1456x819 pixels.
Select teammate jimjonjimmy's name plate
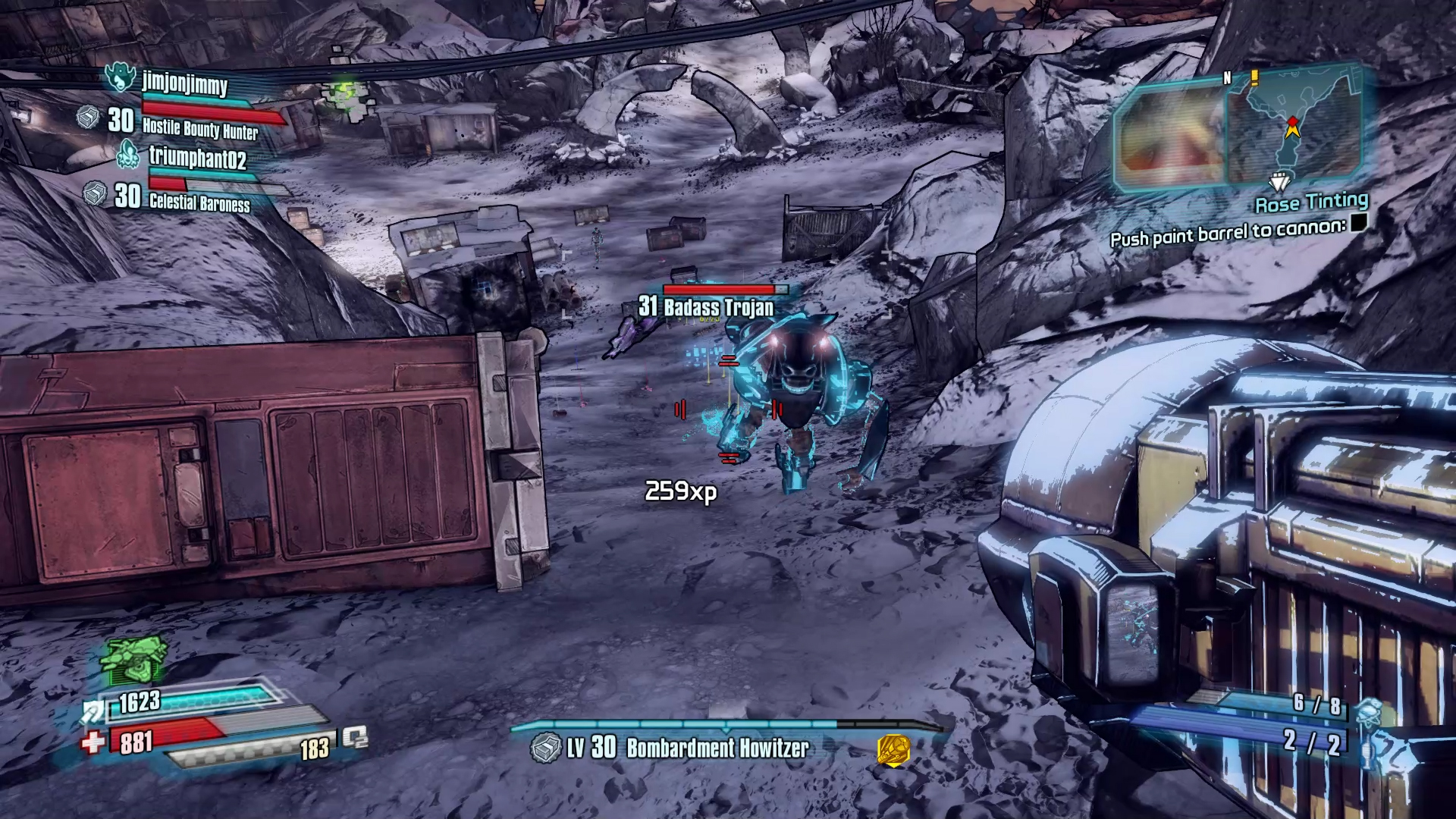point(184,83)
